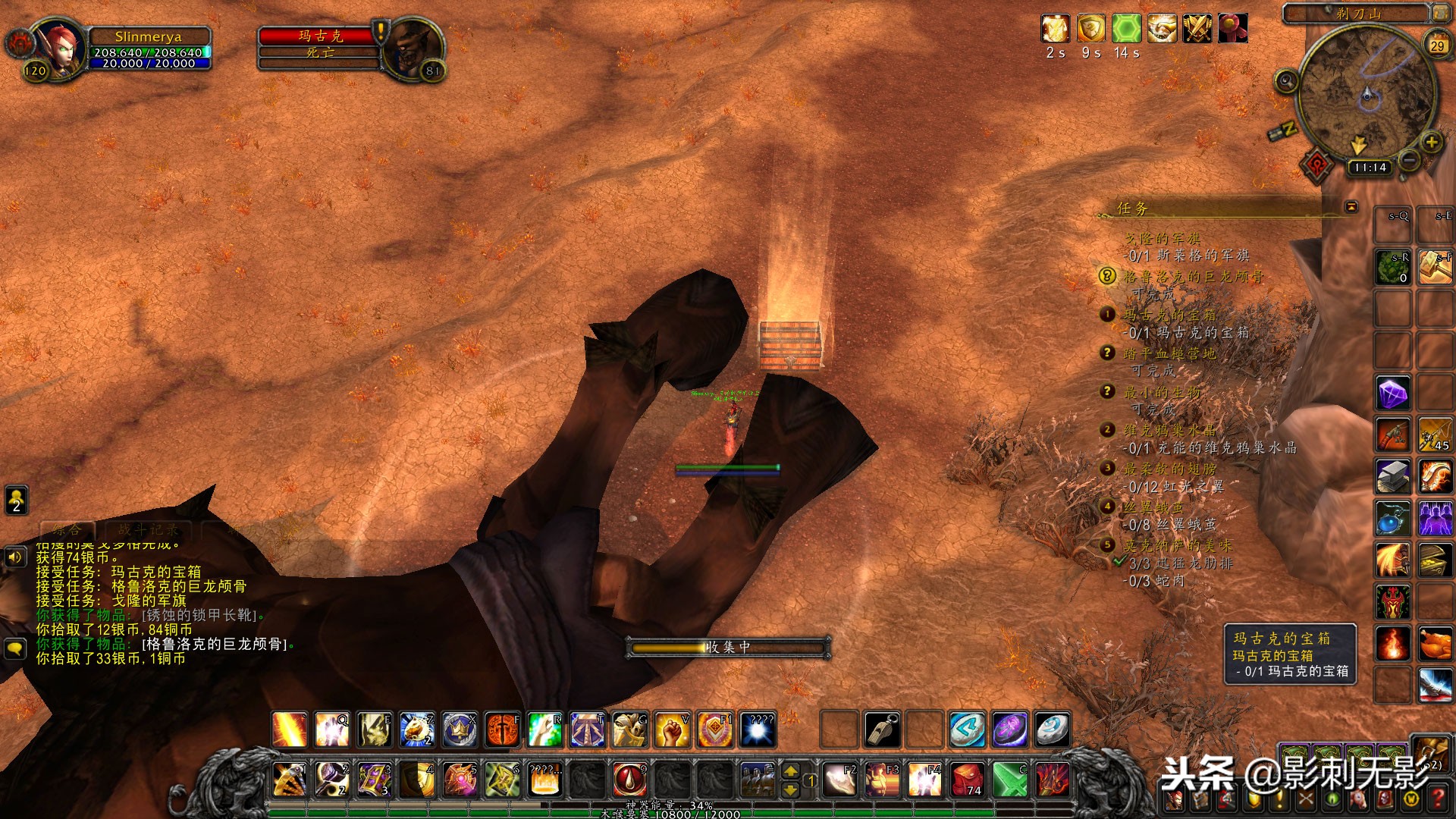Activate the crown ability icon
The height and width of the screenshot is (819, 1456).
[460, 730]
